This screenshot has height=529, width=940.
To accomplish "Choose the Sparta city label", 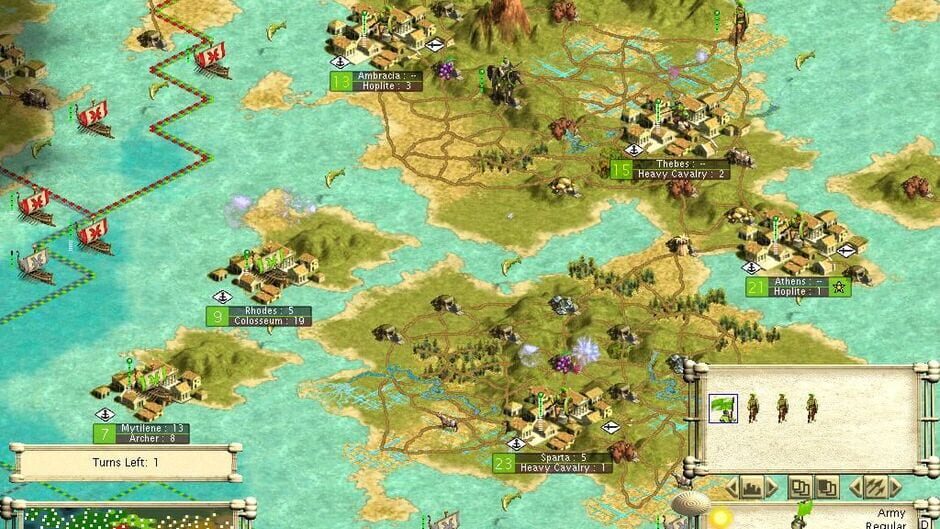I will tap(563, 462).
